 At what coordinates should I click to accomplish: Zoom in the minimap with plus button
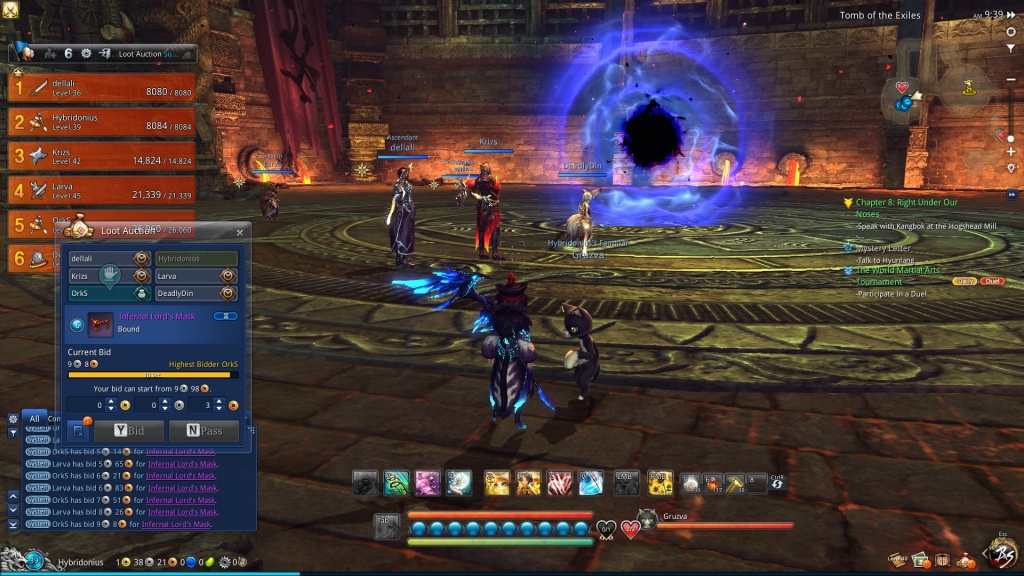click(x=1011, y=152)
